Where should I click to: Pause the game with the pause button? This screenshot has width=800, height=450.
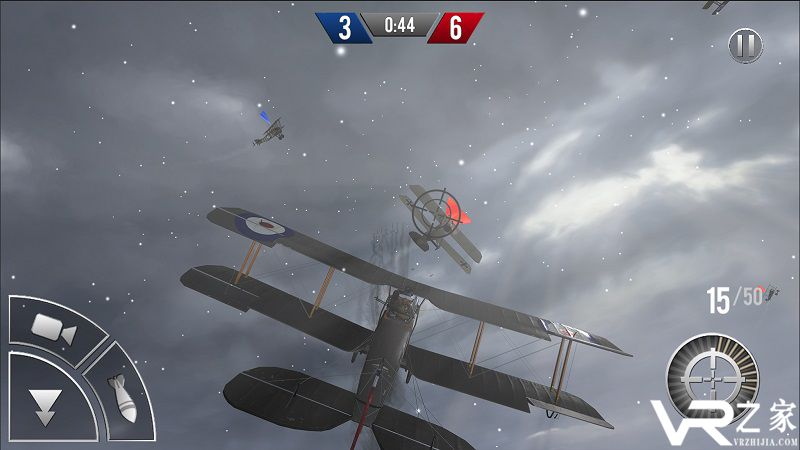(x=744, y=45)
